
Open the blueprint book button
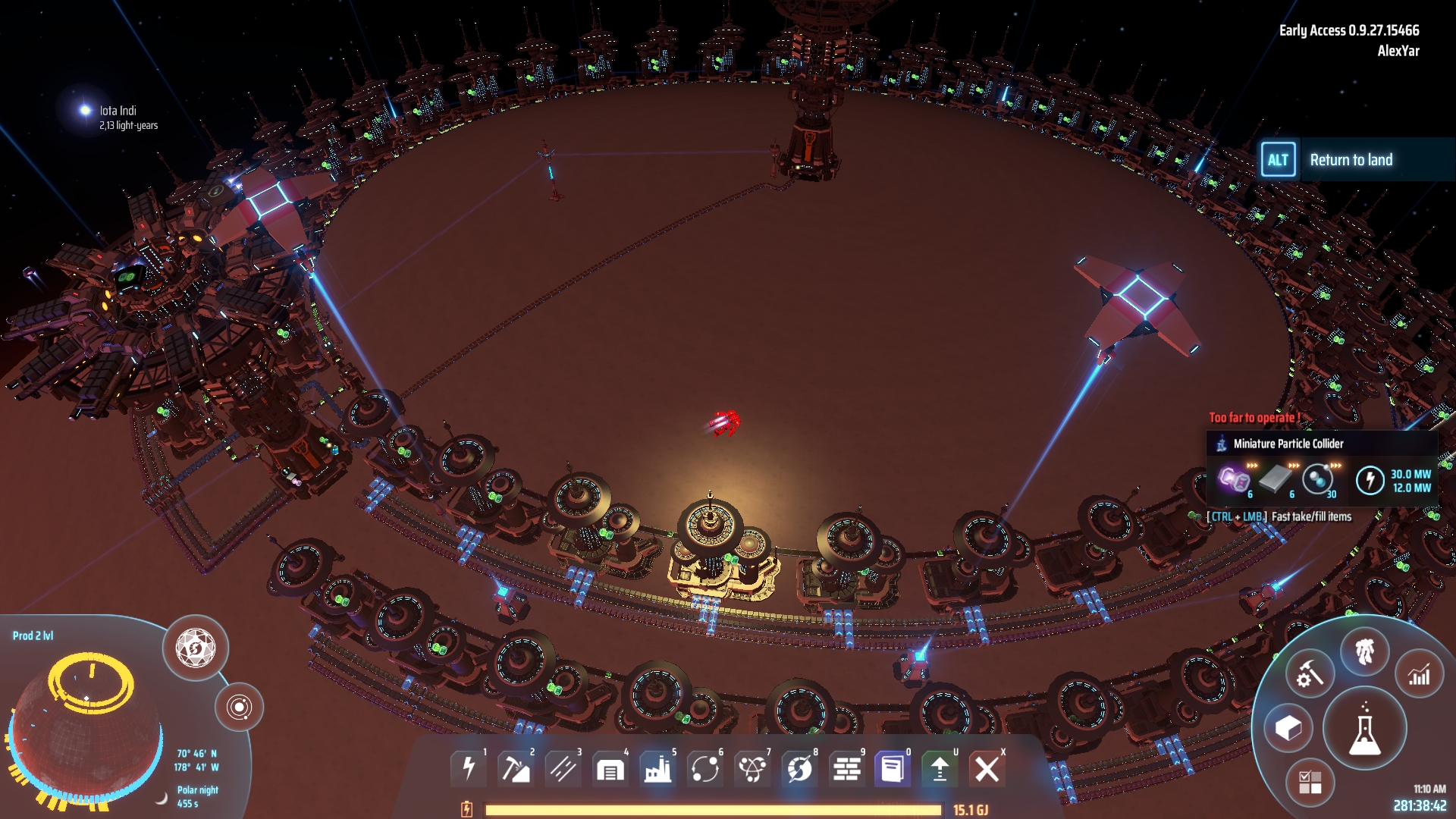click(x=893, y=769)
